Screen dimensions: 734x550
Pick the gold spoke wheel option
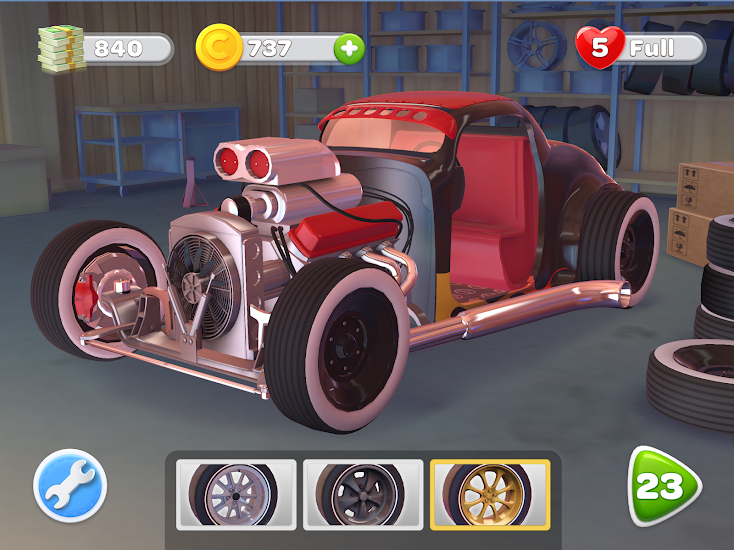coord(490,494)
